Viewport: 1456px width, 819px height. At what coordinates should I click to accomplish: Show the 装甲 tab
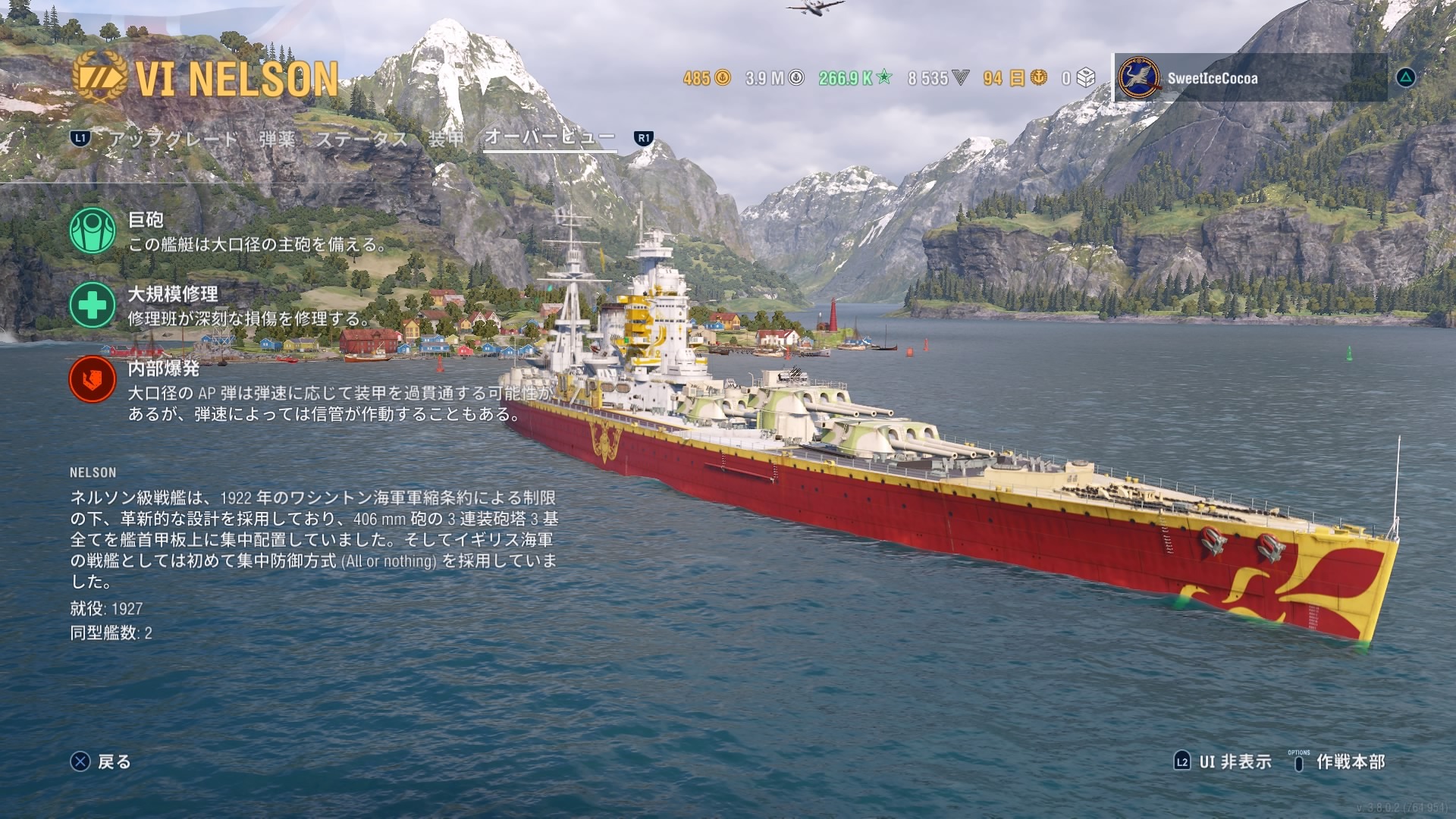tap(446, 139)
